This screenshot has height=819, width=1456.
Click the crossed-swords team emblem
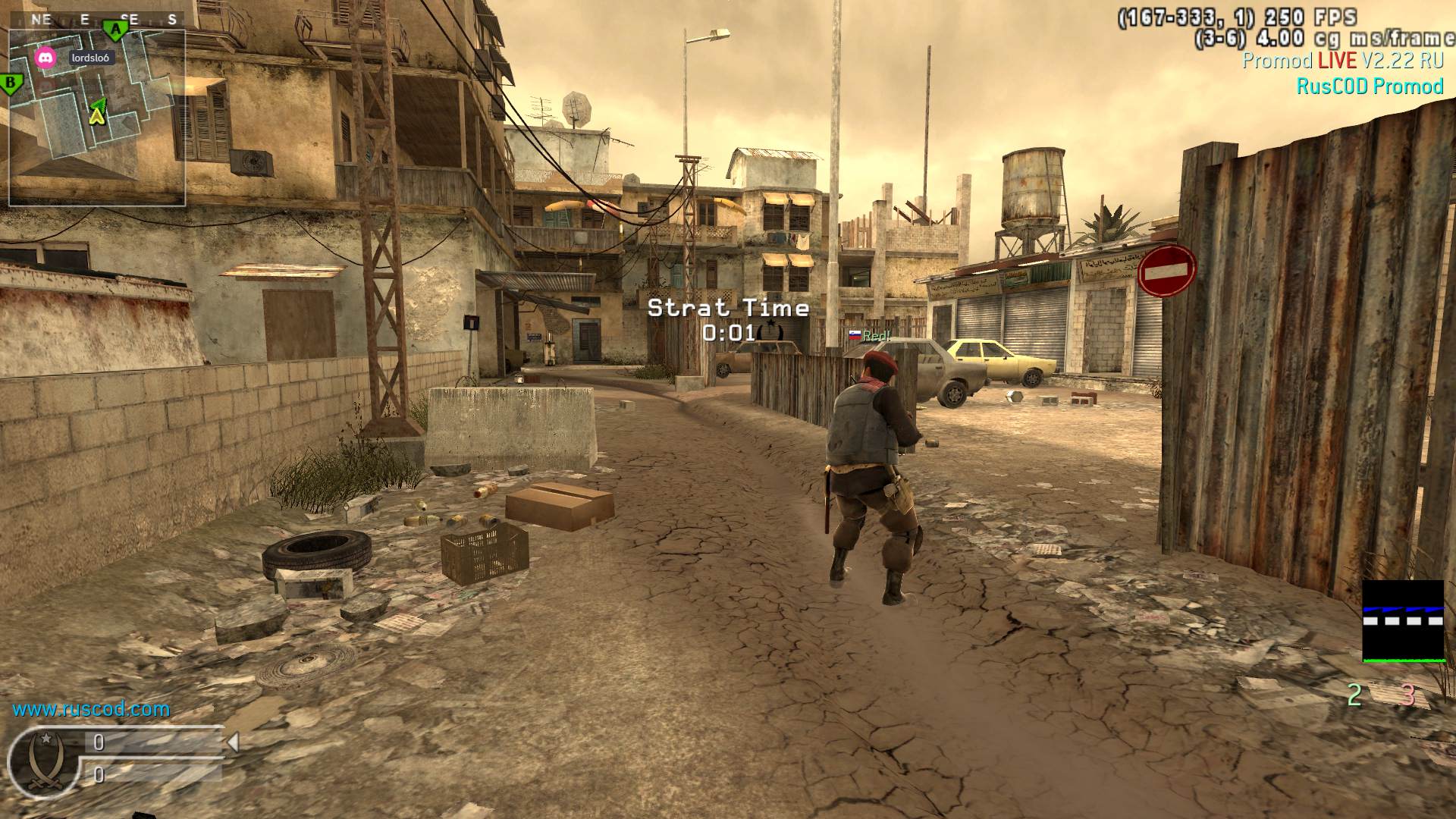coord(42,761)
